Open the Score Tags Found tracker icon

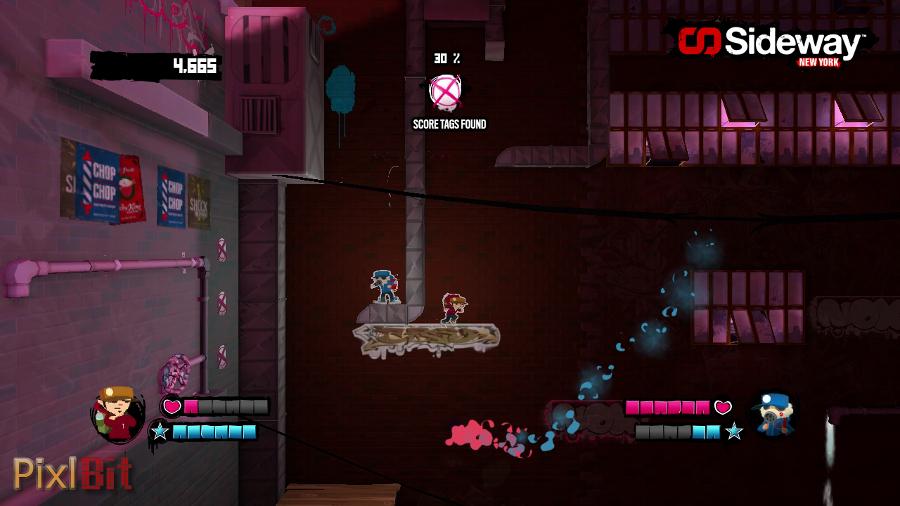coord(446,92)
